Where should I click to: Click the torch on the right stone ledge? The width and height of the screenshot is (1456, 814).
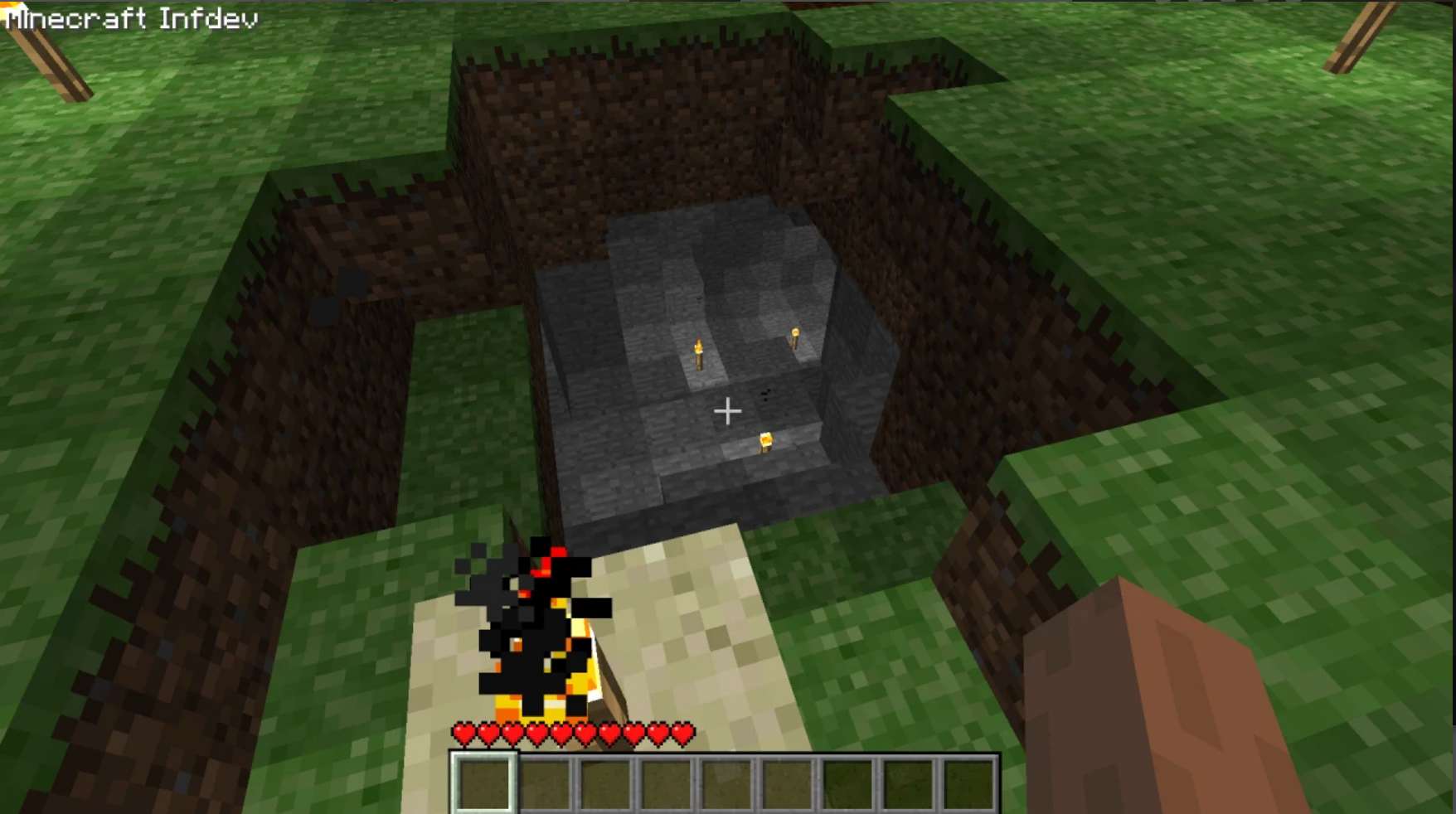pos(794,338)
